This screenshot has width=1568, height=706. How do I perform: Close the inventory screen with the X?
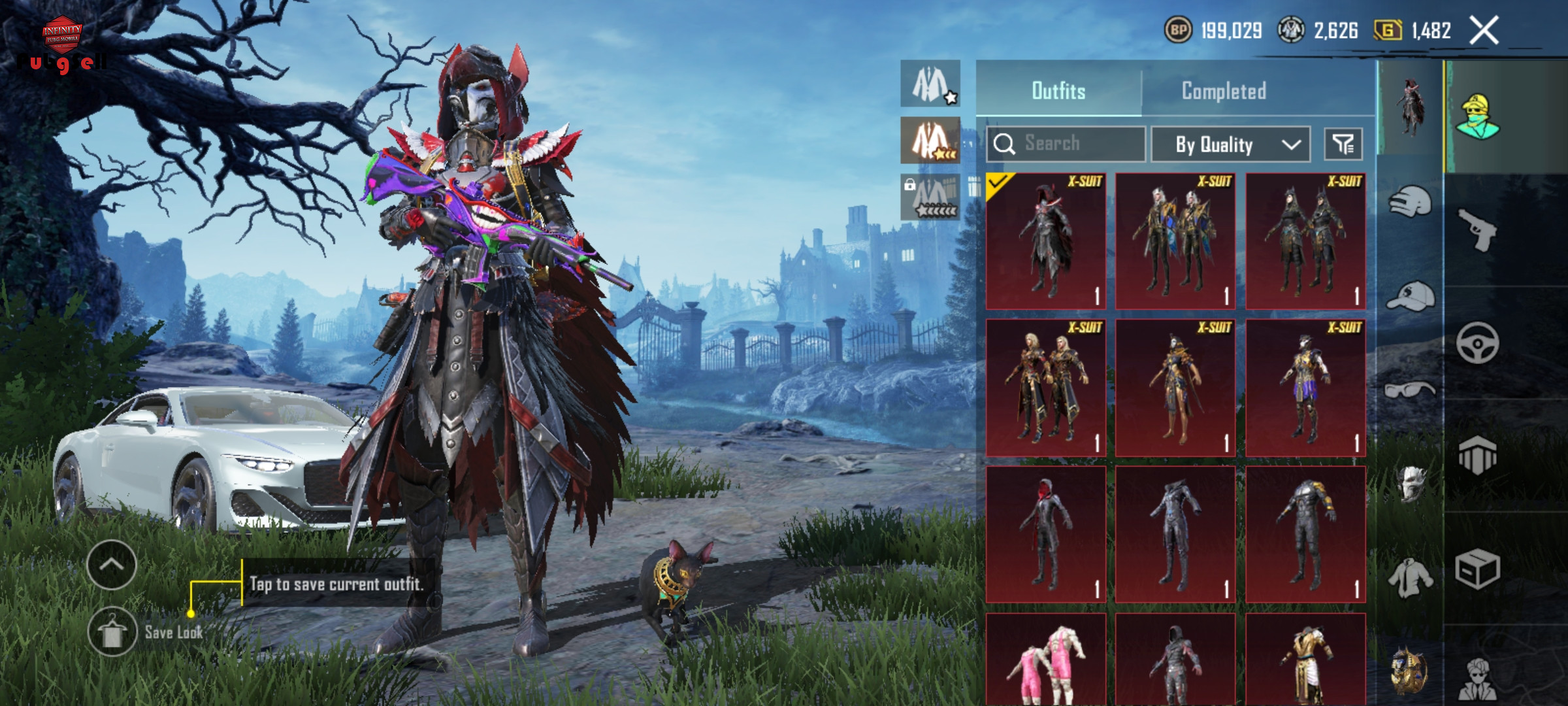[1484, 30]
